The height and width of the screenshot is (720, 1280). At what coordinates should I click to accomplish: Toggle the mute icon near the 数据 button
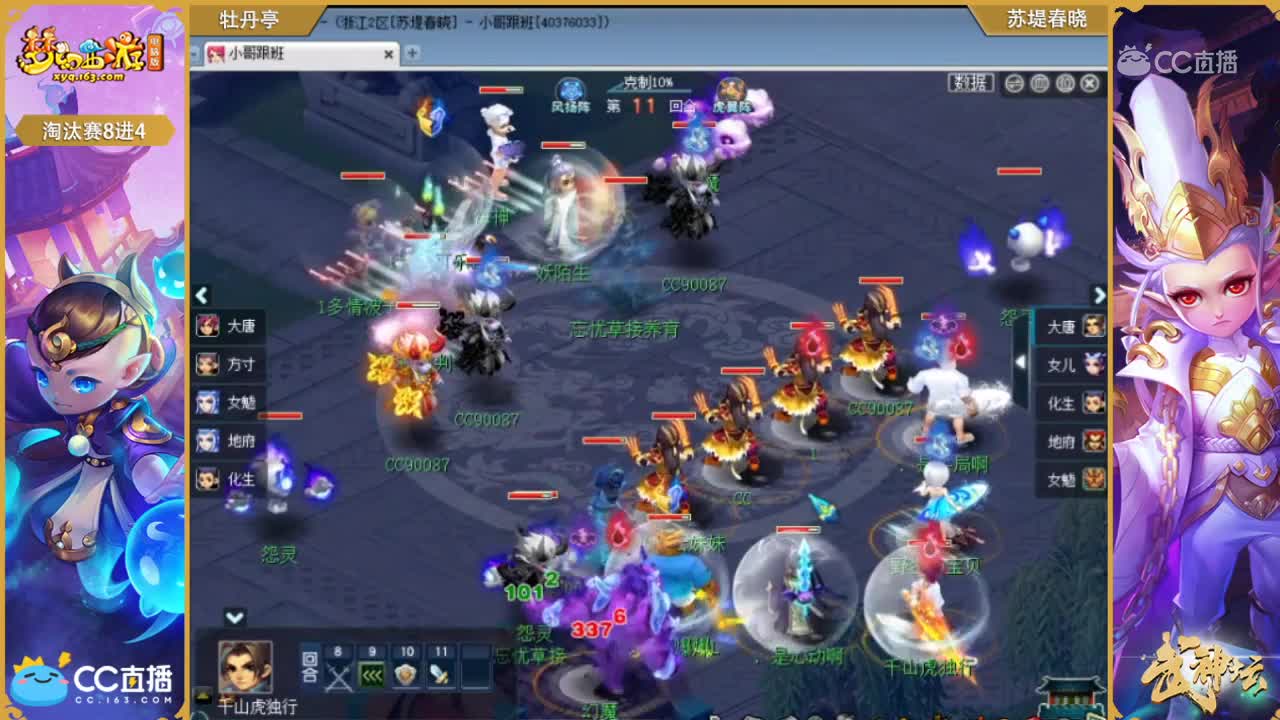pos(1015,83)
